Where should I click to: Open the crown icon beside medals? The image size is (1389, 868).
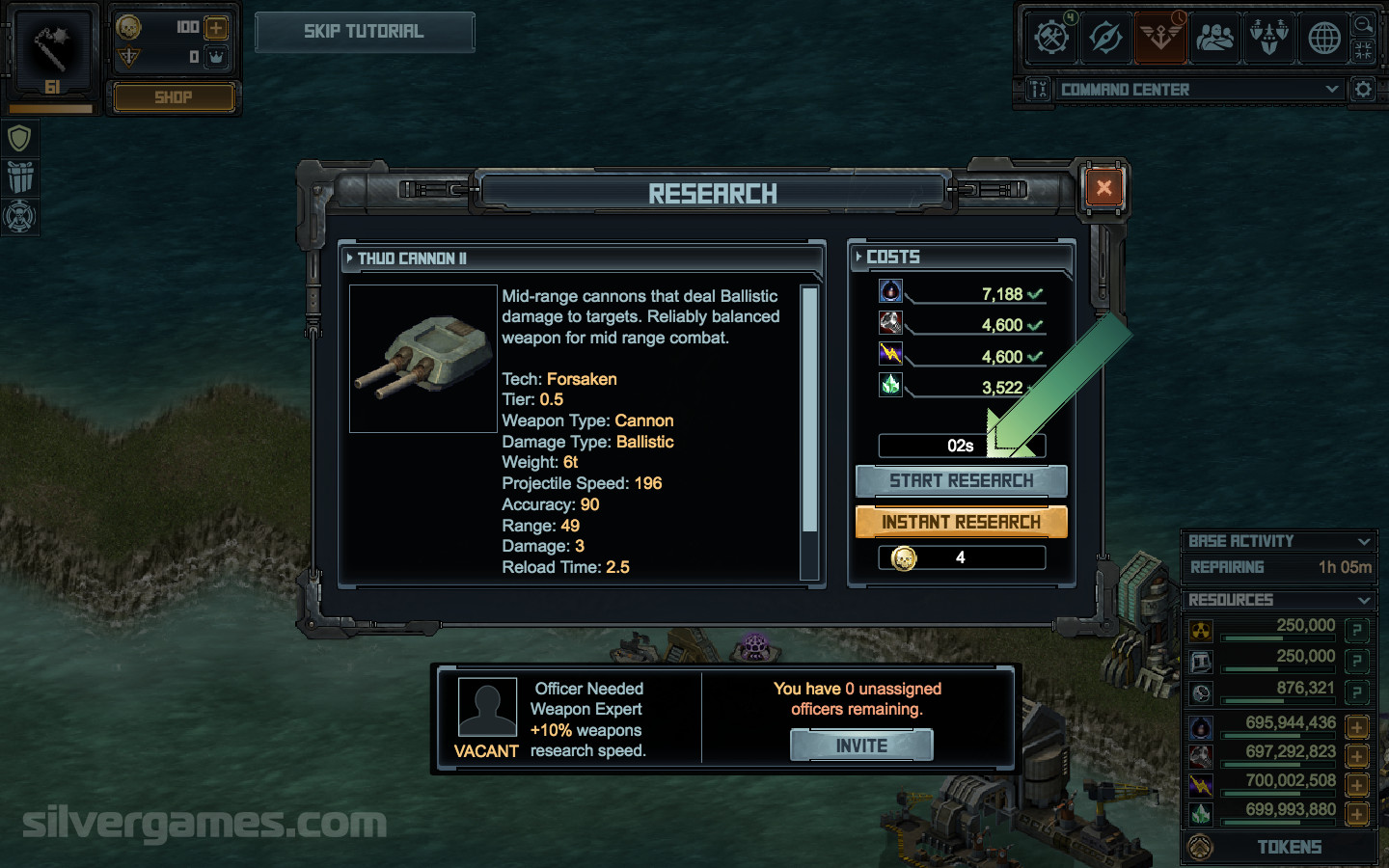[x=216, y=57]
